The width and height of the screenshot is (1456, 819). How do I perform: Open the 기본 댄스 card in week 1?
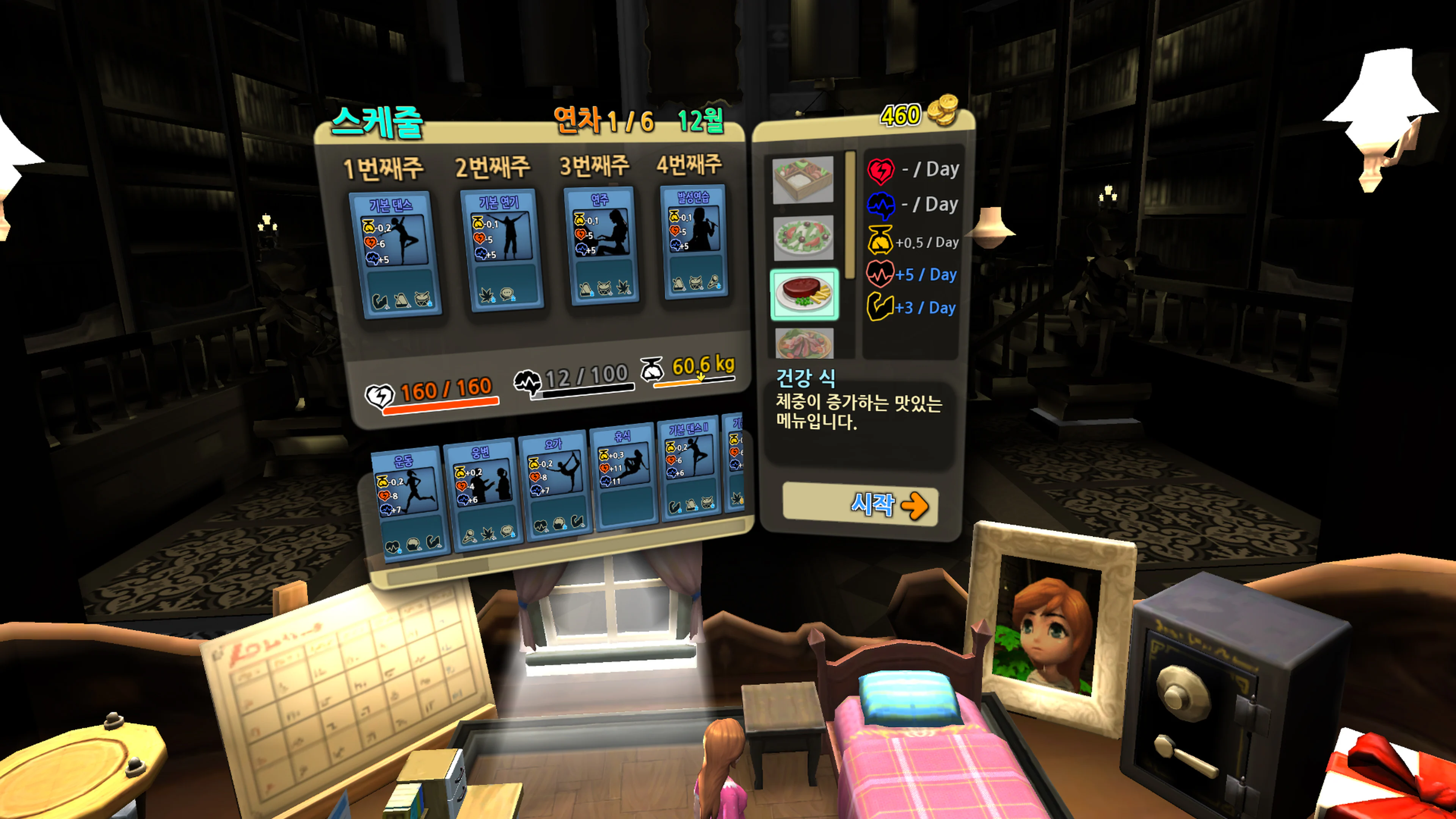394,254
